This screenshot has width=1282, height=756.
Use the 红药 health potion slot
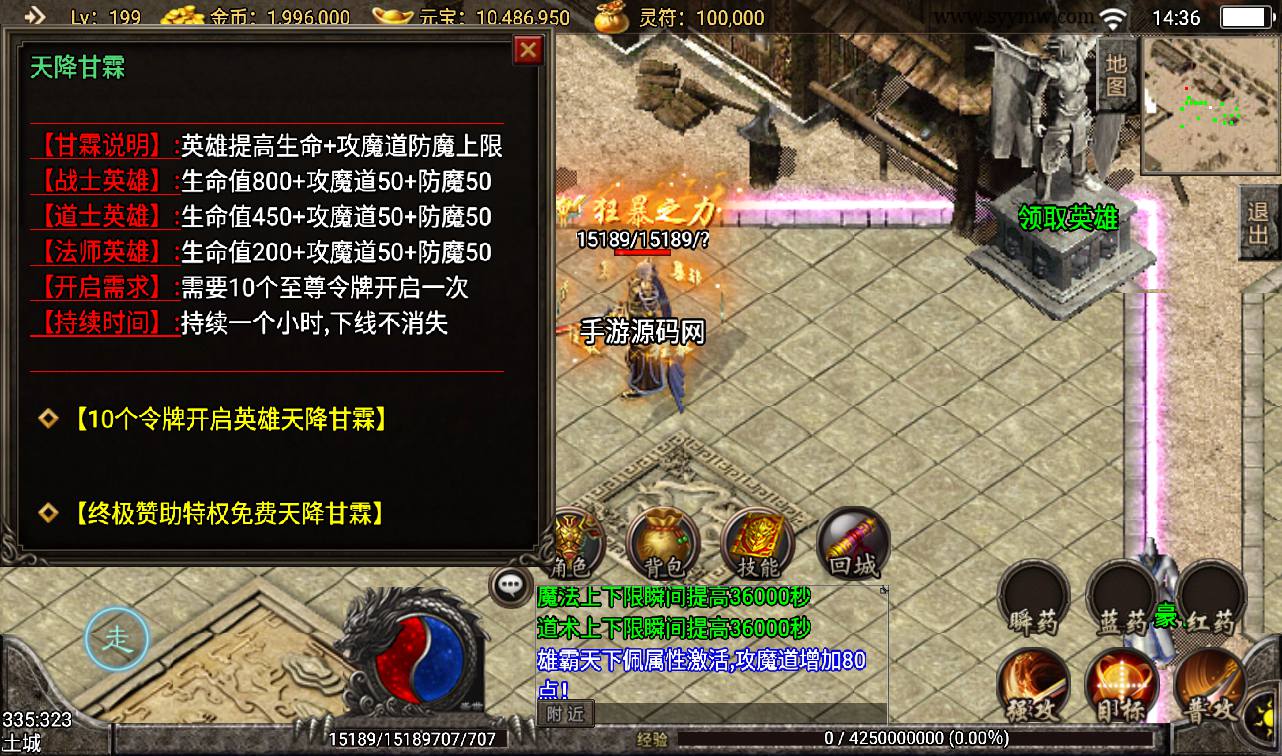1212,600
